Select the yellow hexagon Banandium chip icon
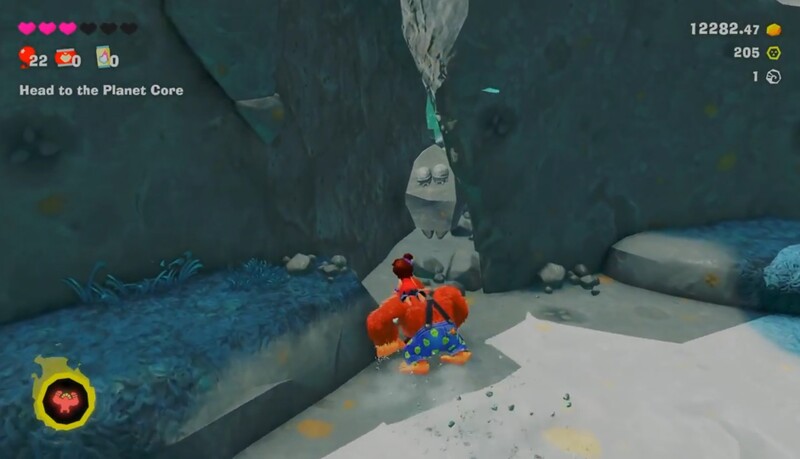Viewport: 800px width, 459px height. [x=773, y=53]
